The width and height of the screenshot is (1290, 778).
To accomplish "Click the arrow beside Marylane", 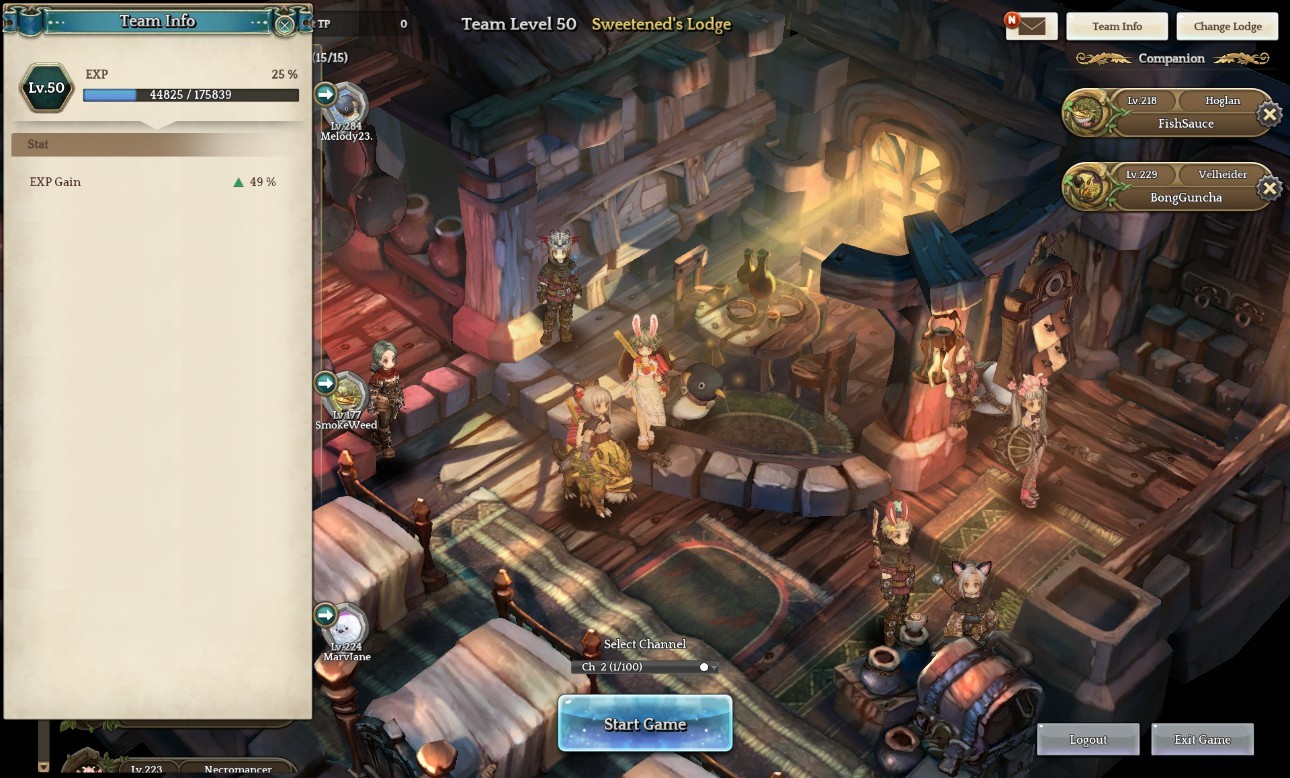I will 326,614.
